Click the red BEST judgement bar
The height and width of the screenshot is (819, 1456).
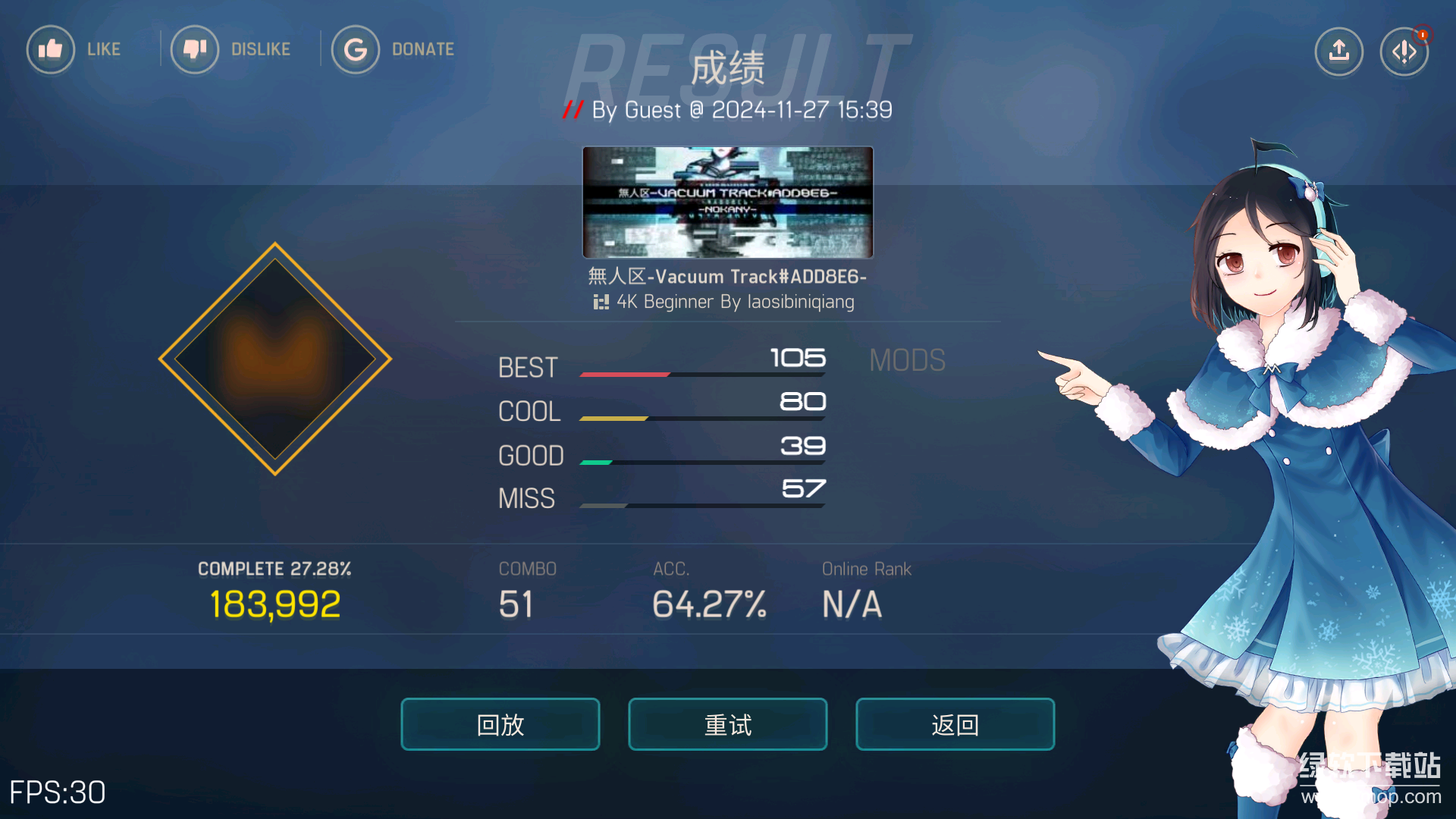coord(624,374)
